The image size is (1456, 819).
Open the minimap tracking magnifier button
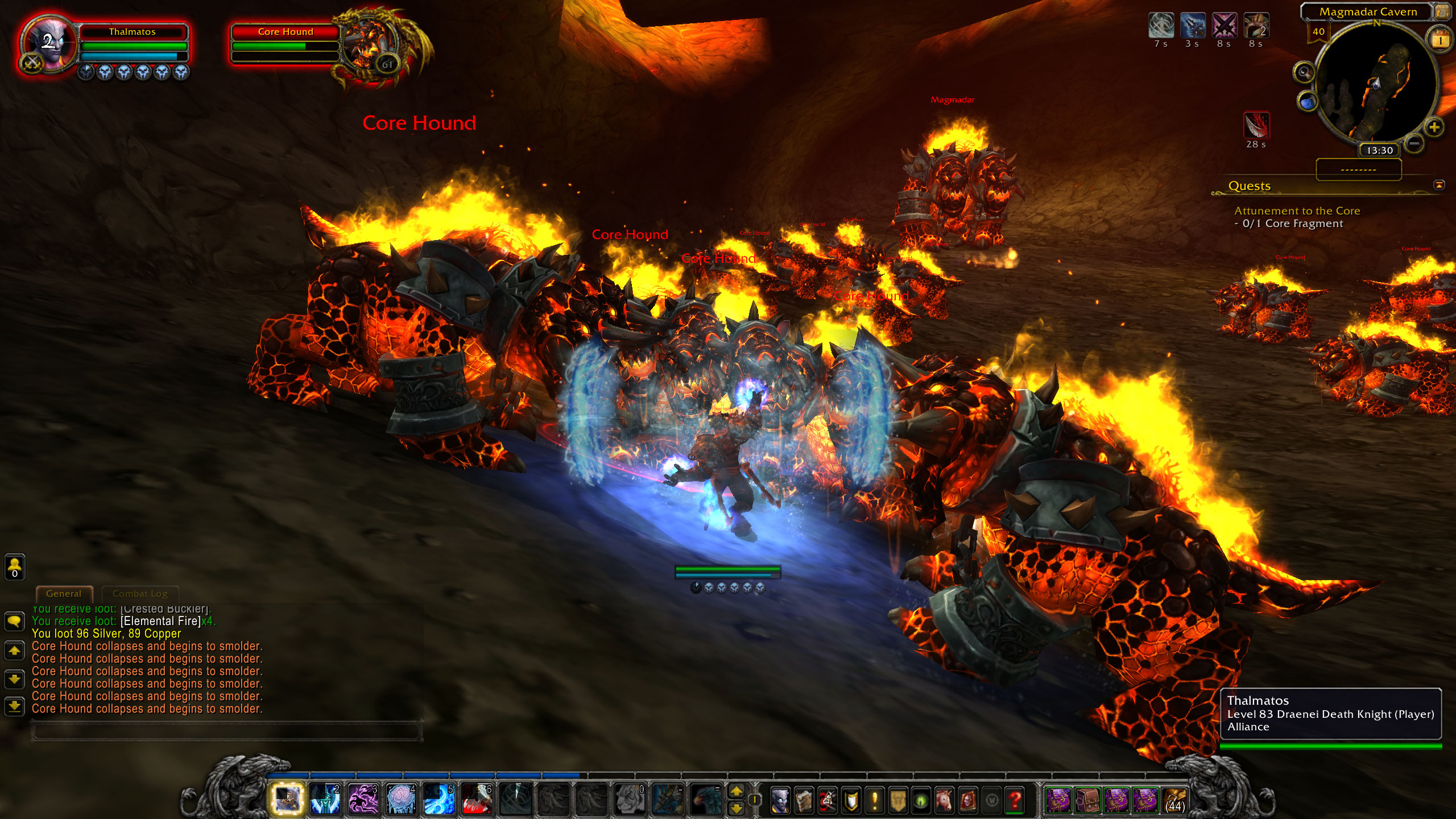[x=1304, y=73]
